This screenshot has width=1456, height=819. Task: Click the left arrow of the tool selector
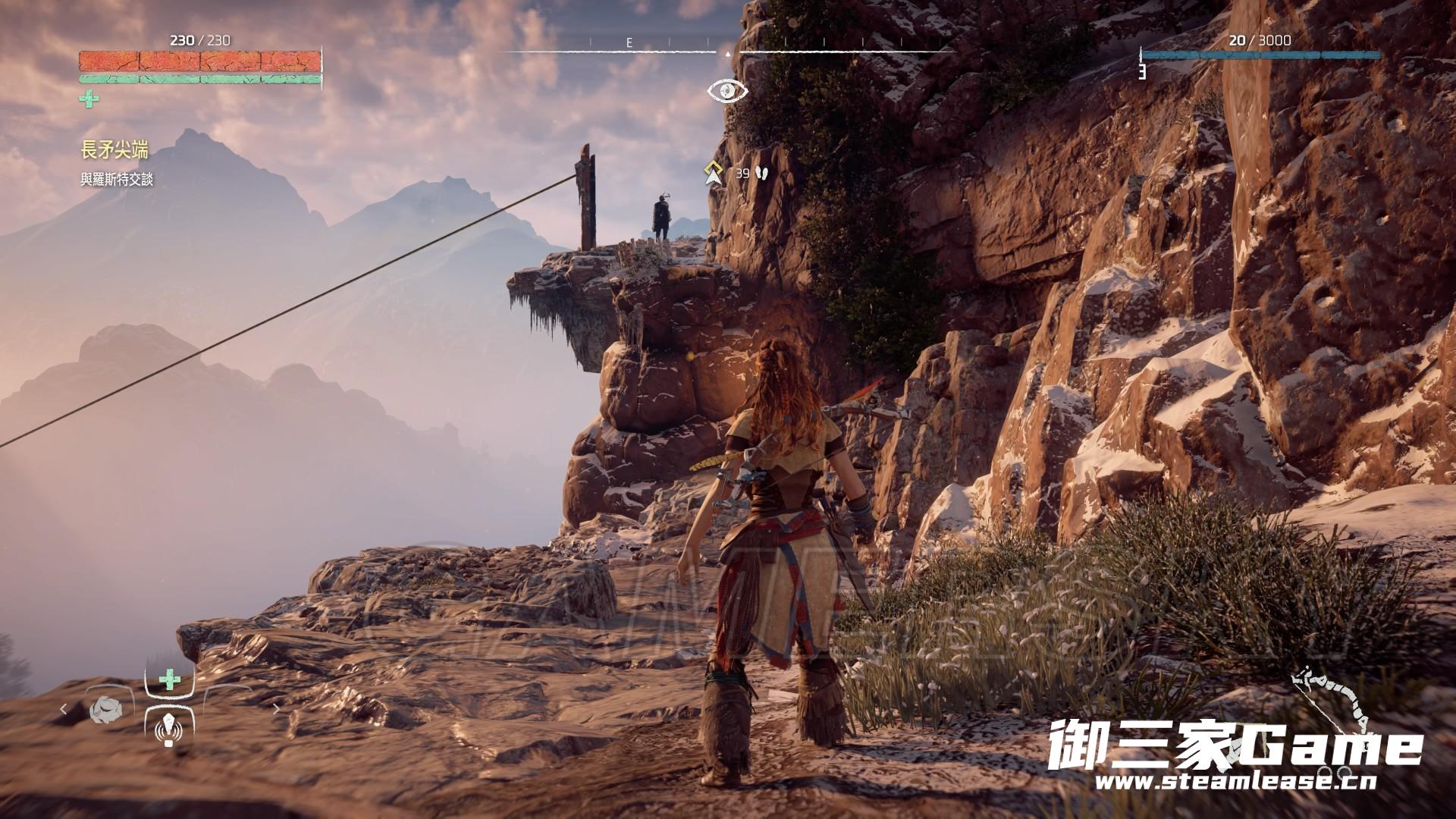coord(64,709)
